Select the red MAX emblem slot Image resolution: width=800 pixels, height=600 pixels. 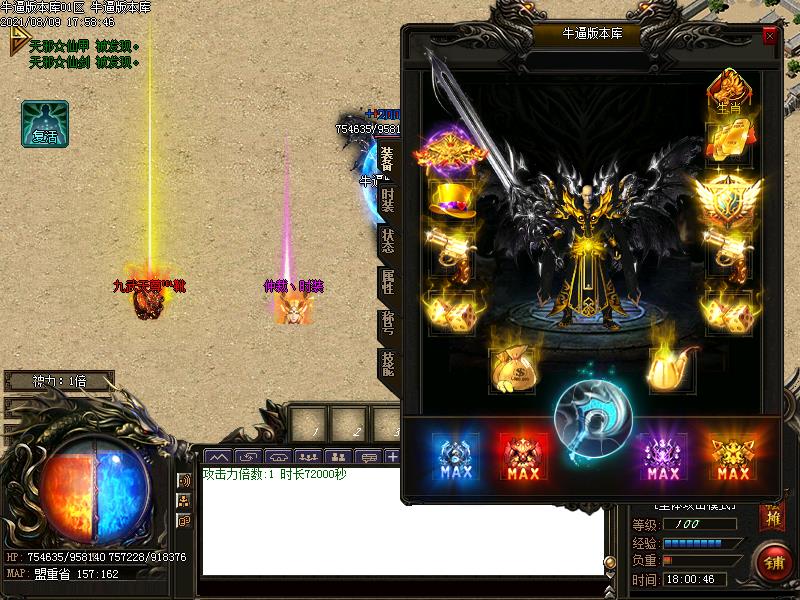523,458
